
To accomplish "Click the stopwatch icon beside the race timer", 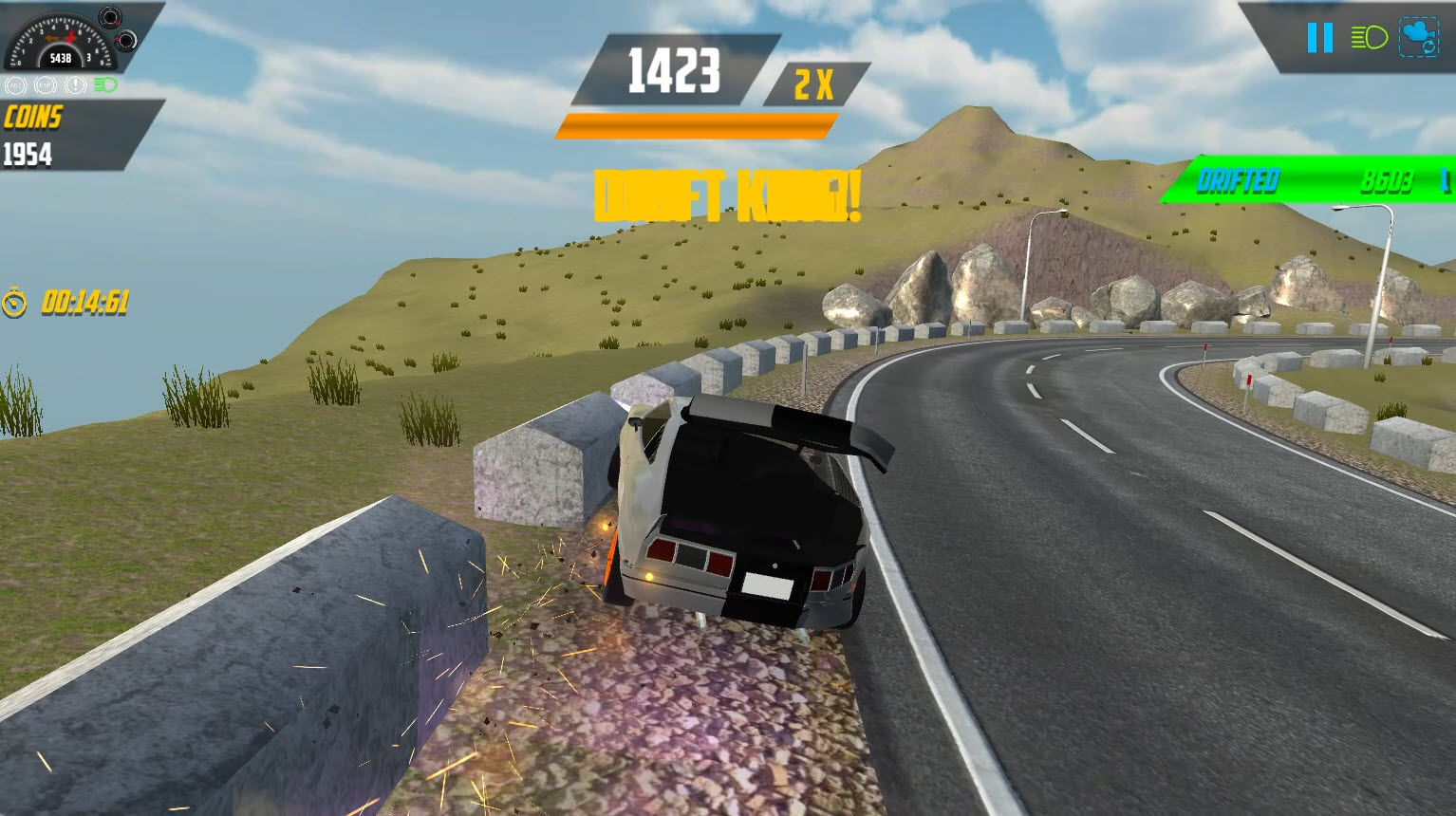I will coord(13,305).
